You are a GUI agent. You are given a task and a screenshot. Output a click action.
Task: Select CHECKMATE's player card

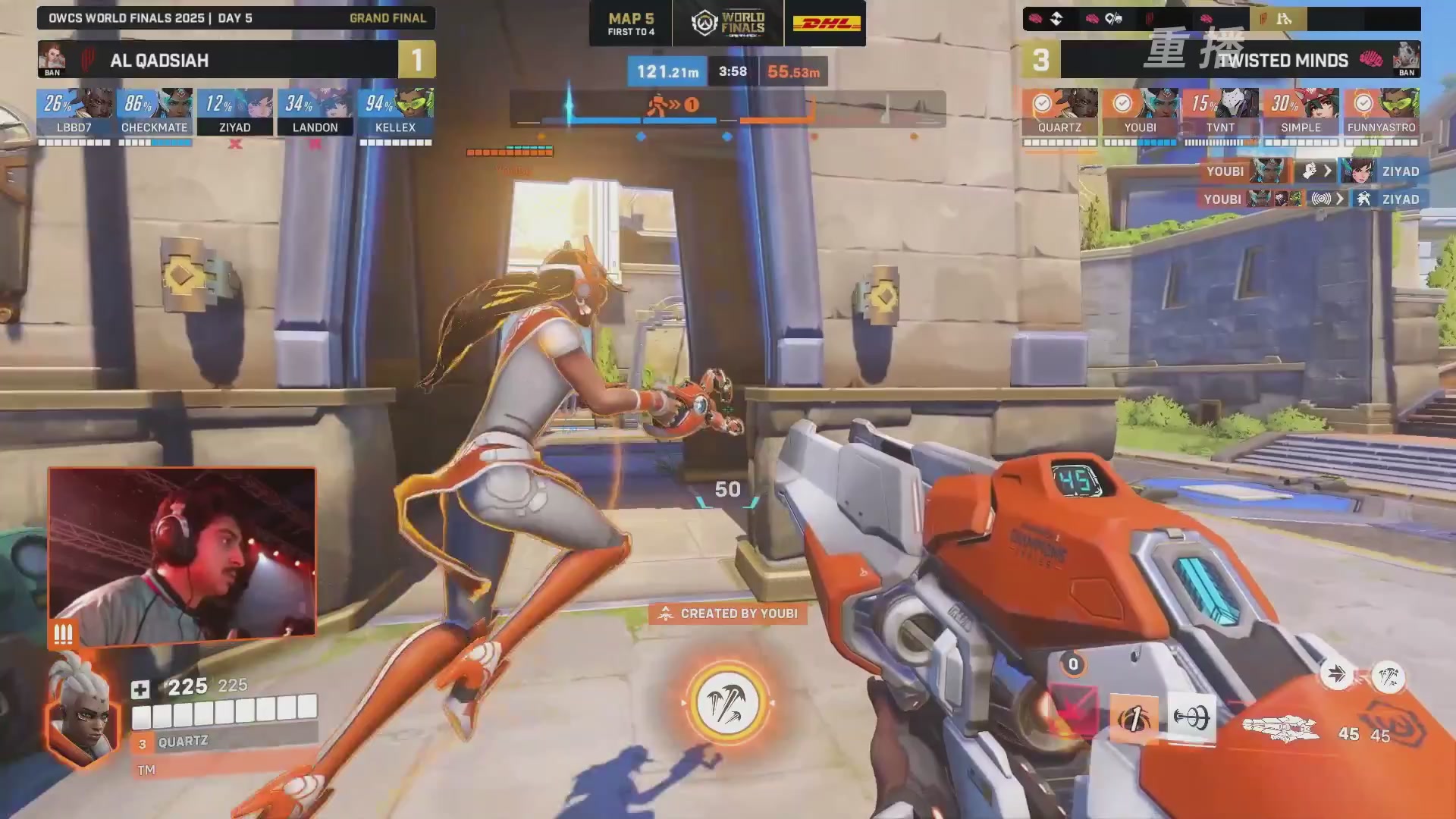(x=155, y=112)
